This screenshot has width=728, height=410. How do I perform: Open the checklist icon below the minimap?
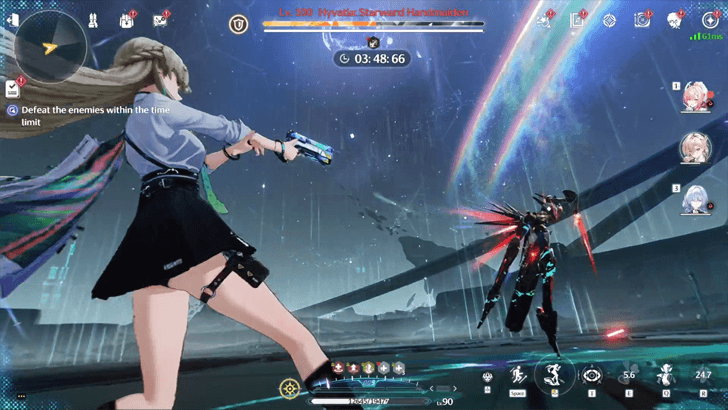[x=12, y=89]
